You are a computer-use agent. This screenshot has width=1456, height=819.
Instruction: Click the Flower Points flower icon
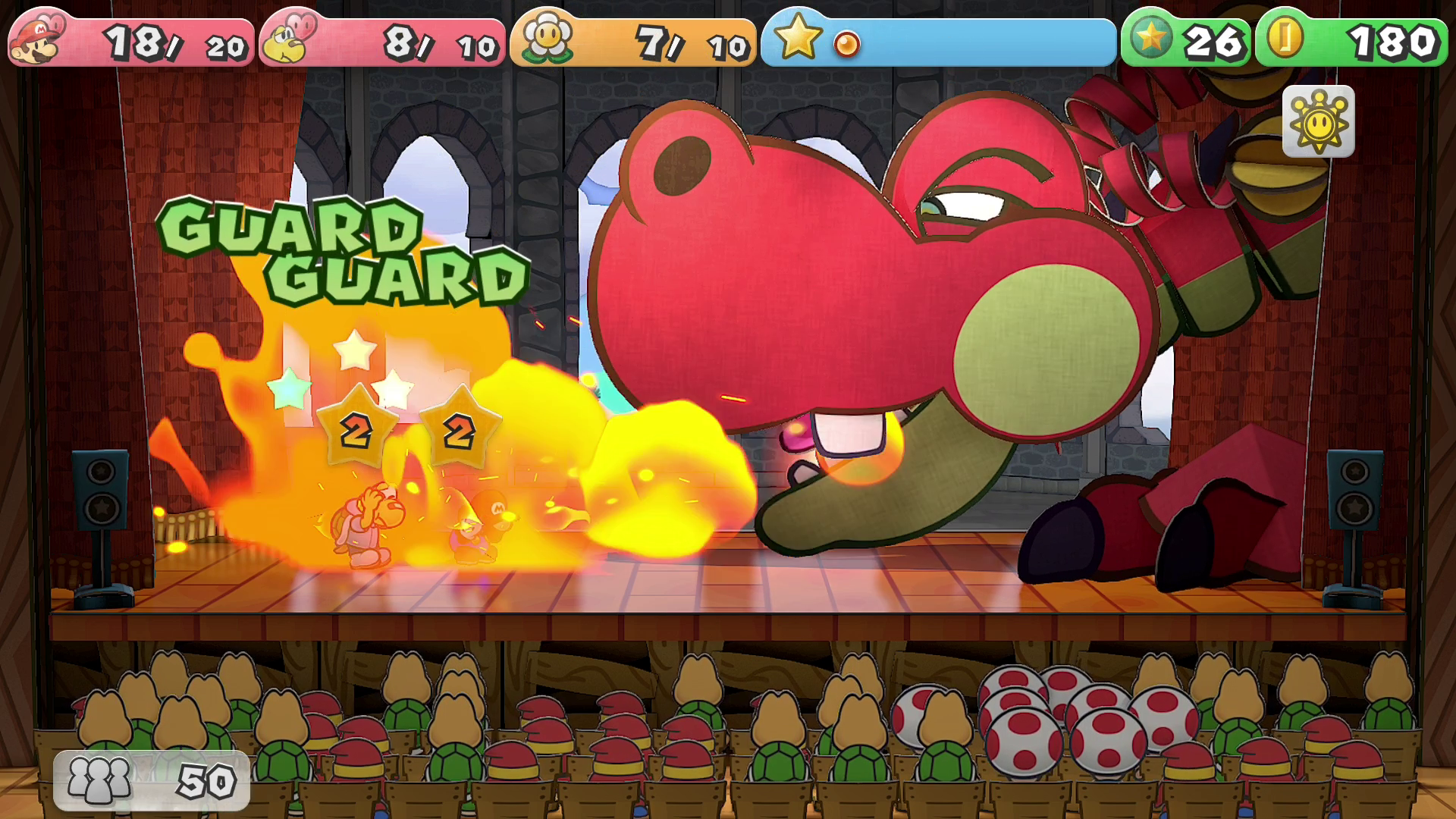[545, 38]
